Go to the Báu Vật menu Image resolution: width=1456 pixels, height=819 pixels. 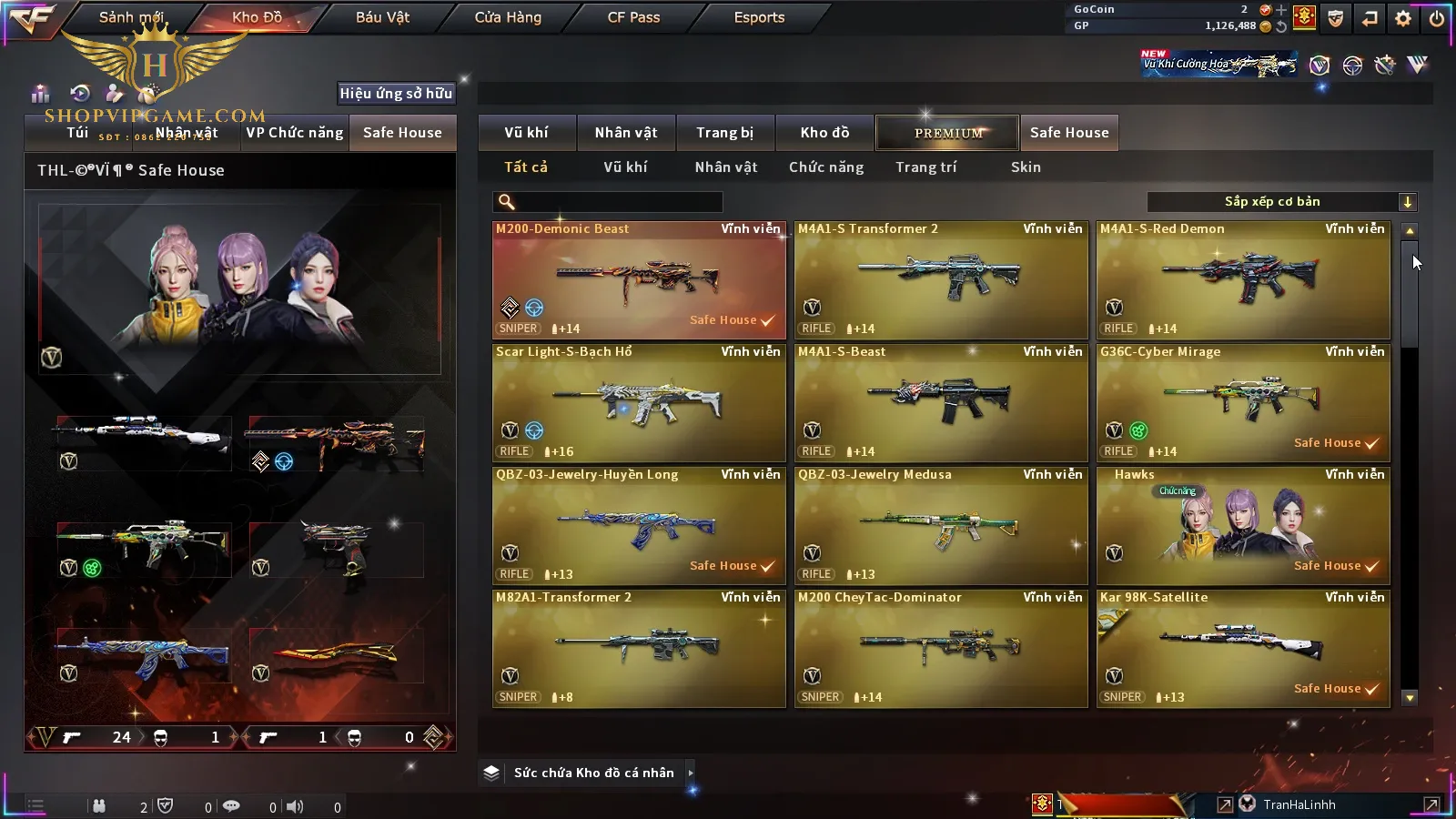coord(382,17)
